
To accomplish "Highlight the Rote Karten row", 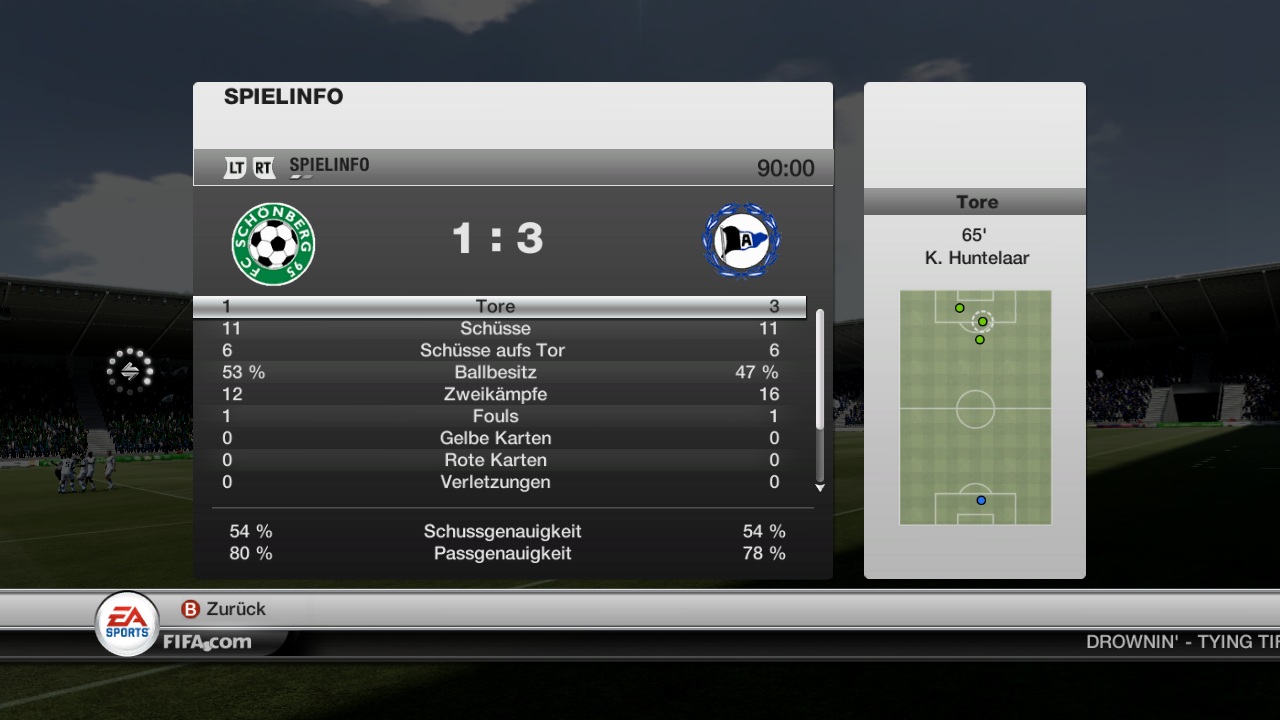I will [498, 460].
